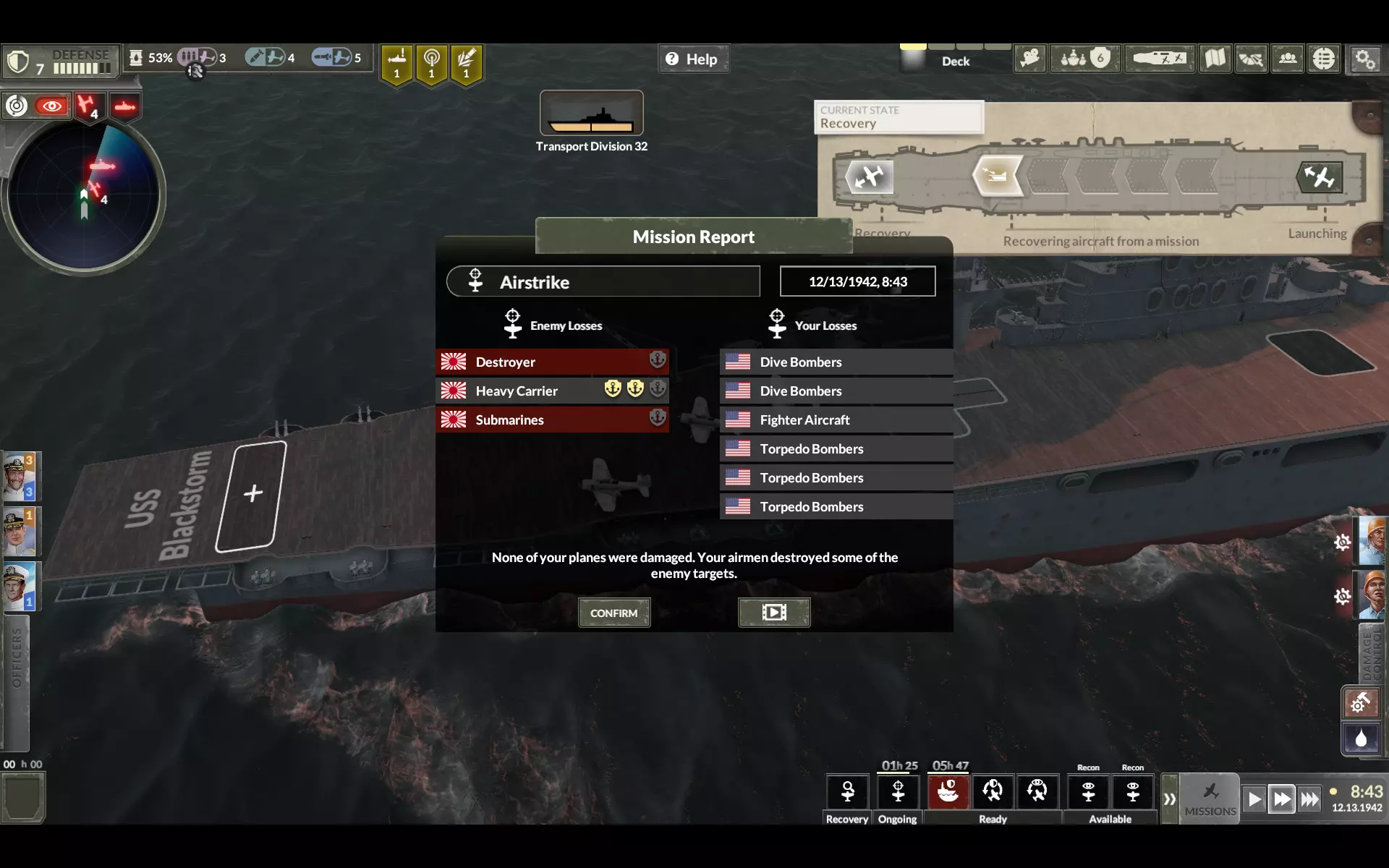Image resolution: width=1389 pixels, height=868 pixels.
Task: Open the crew management panel
Action: (1287, 59)
